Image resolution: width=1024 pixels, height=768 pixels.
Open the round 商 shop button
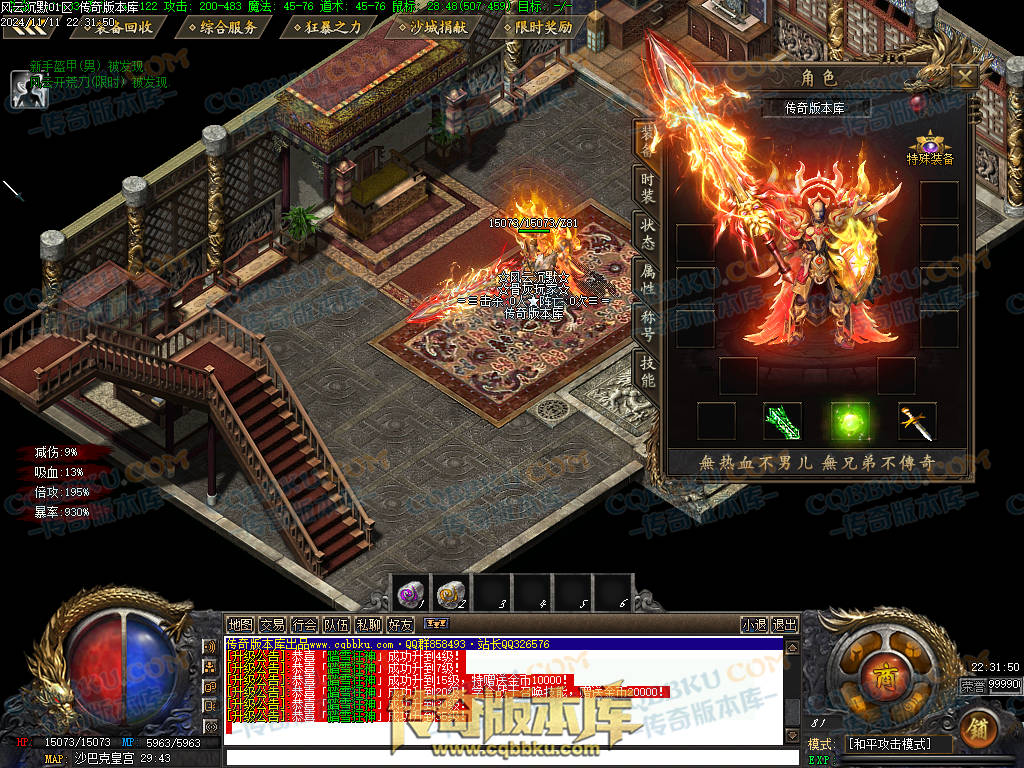point(882,669)
